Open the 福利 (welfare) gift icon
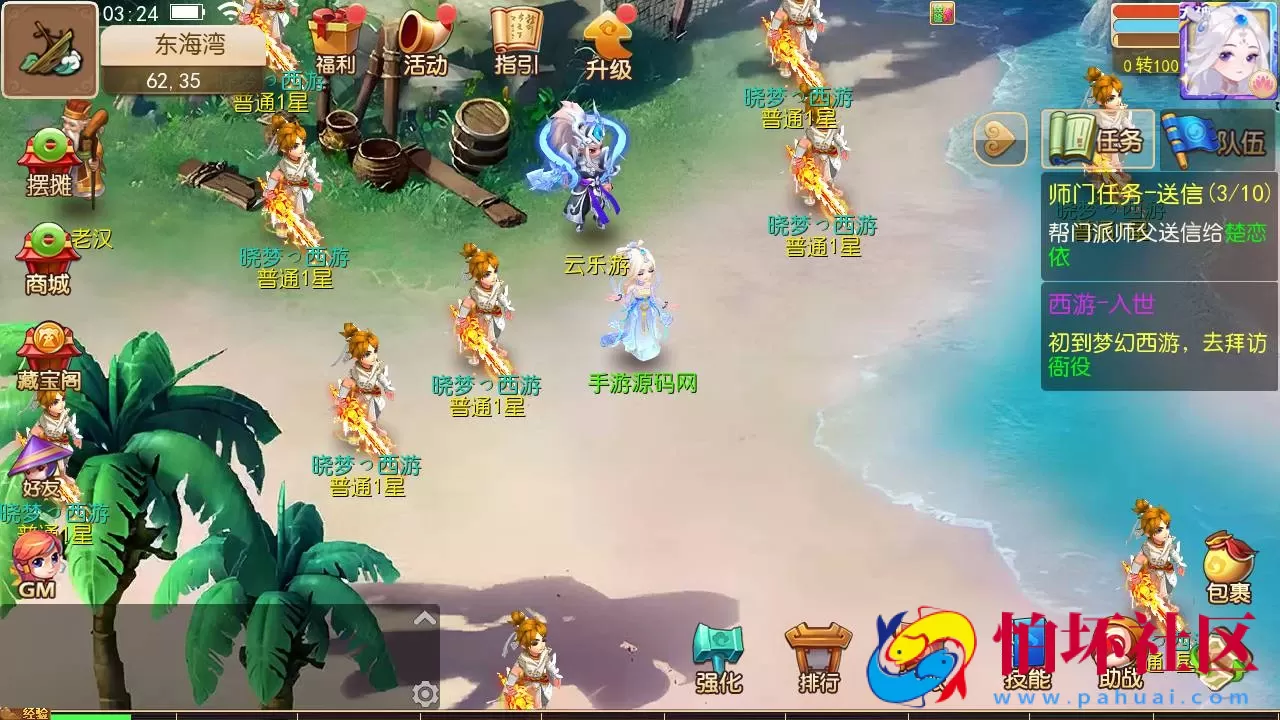Screen dimensions: 1280x720 pos(334,45)
